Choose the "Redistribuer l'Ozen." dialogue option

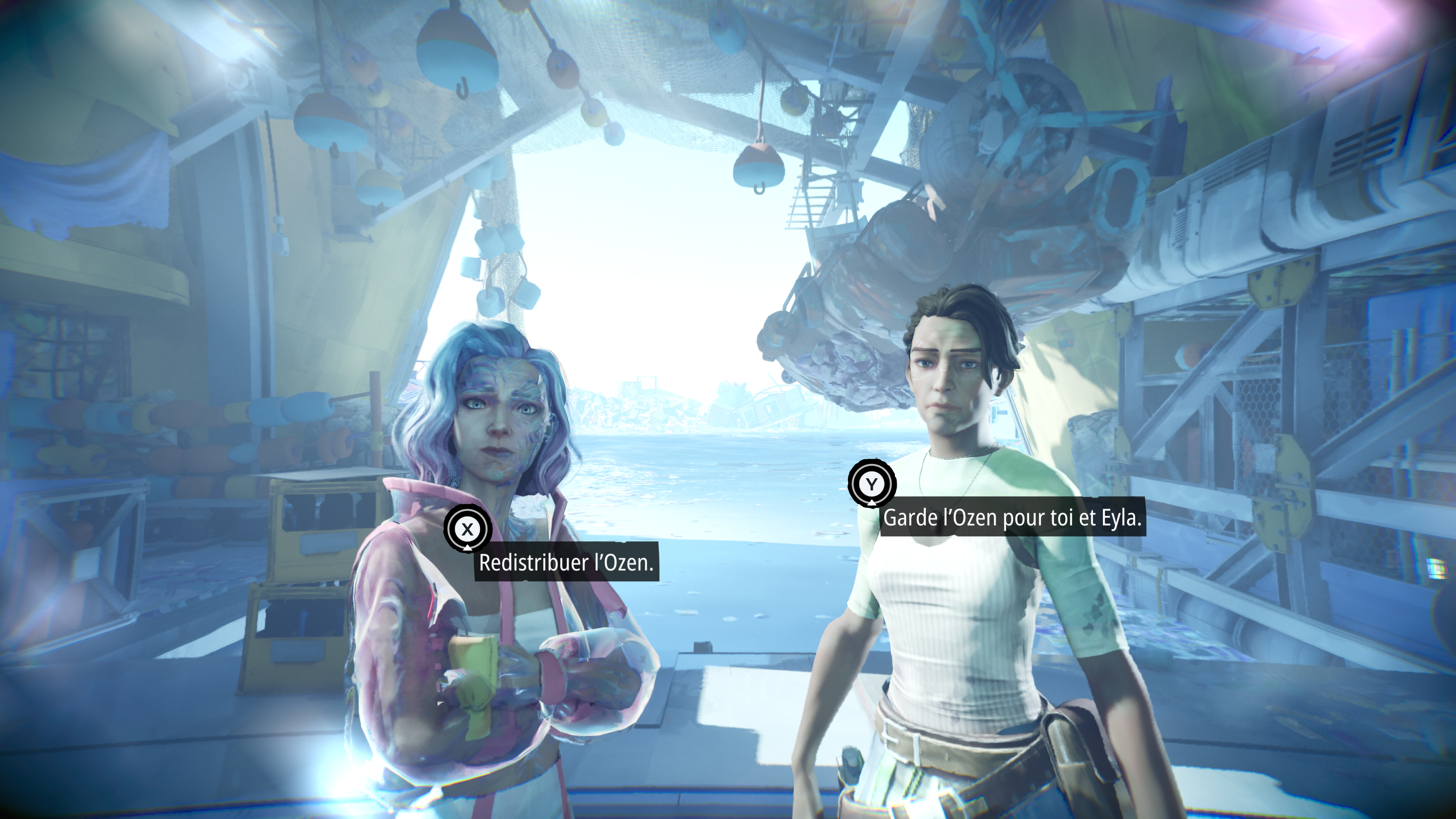tap(566, 562)
